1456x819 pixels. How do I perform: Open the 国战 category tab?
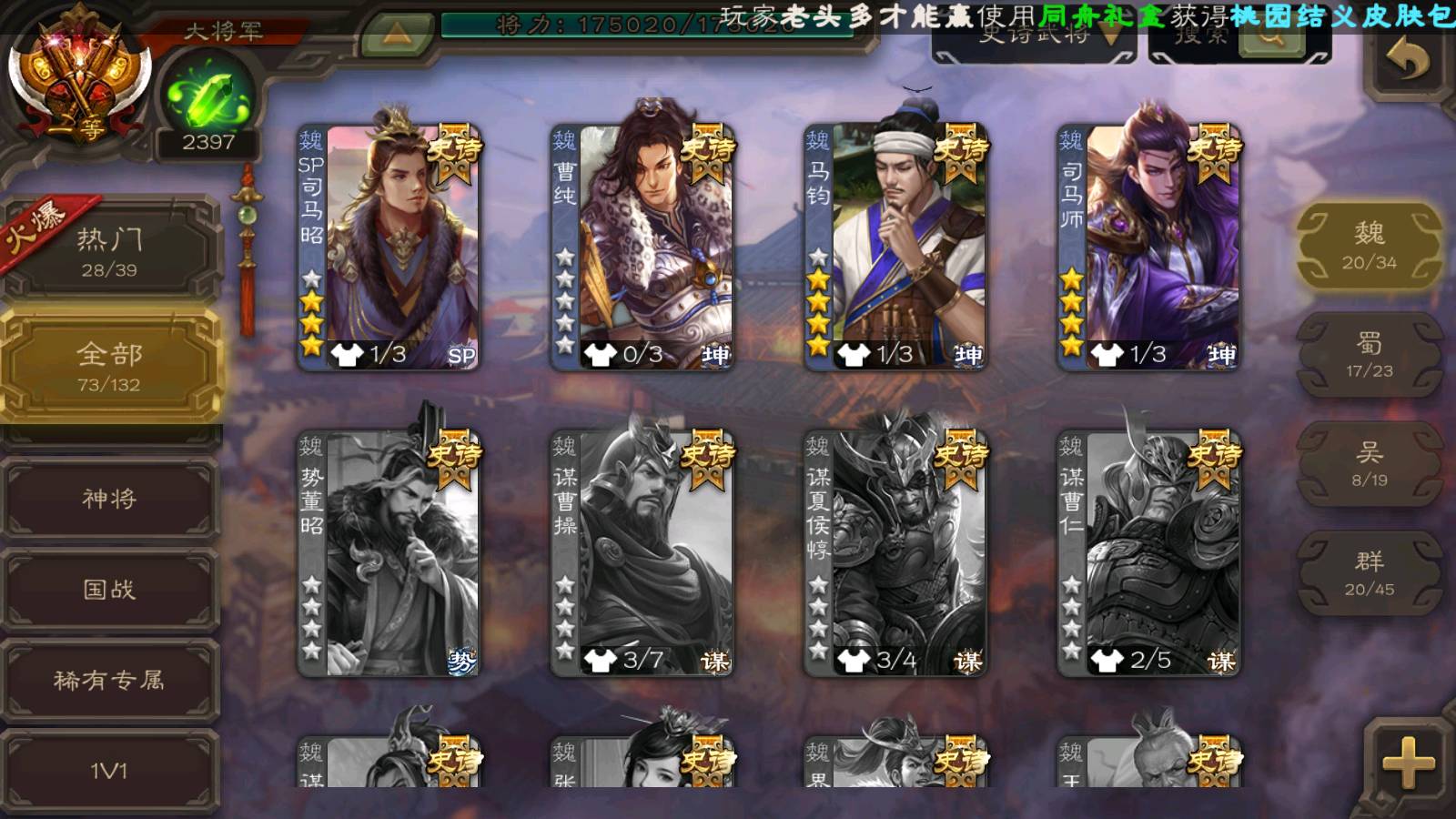coord(109,590)
